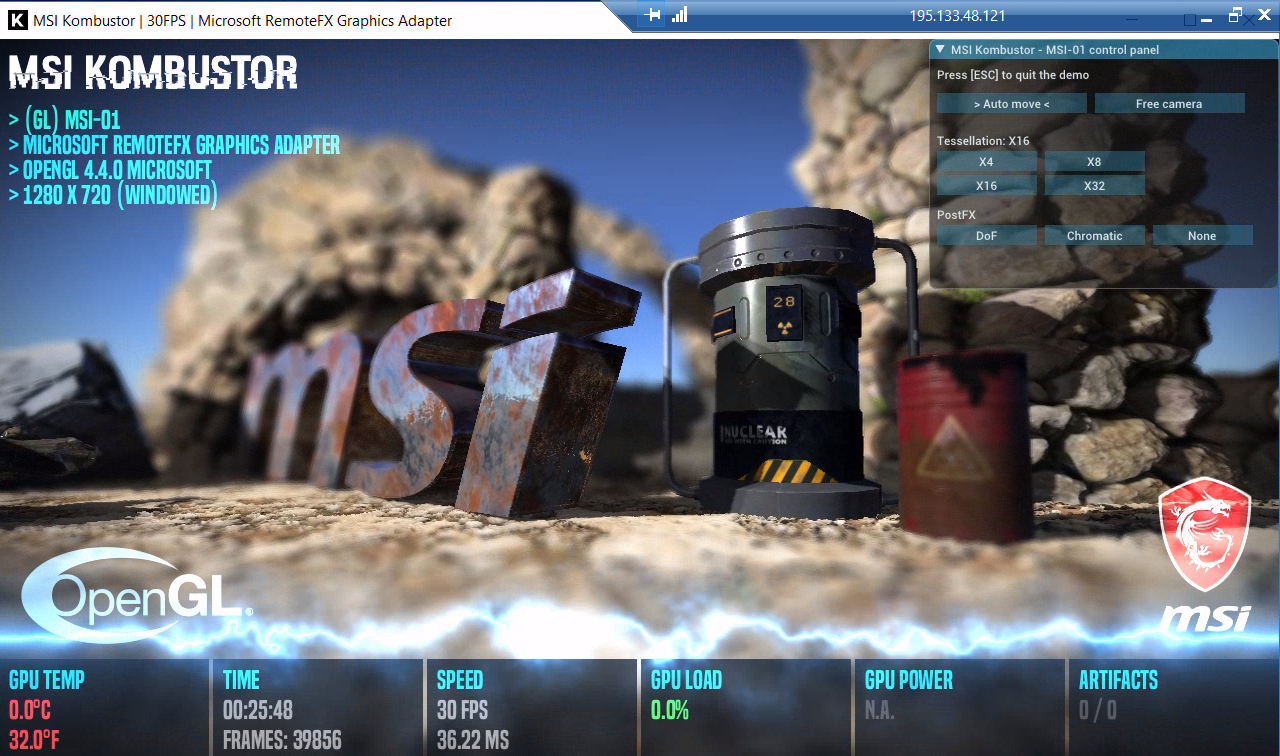Enable the DoF post effect
Screen dimensions: 1280x756
[x=986, y=236]
